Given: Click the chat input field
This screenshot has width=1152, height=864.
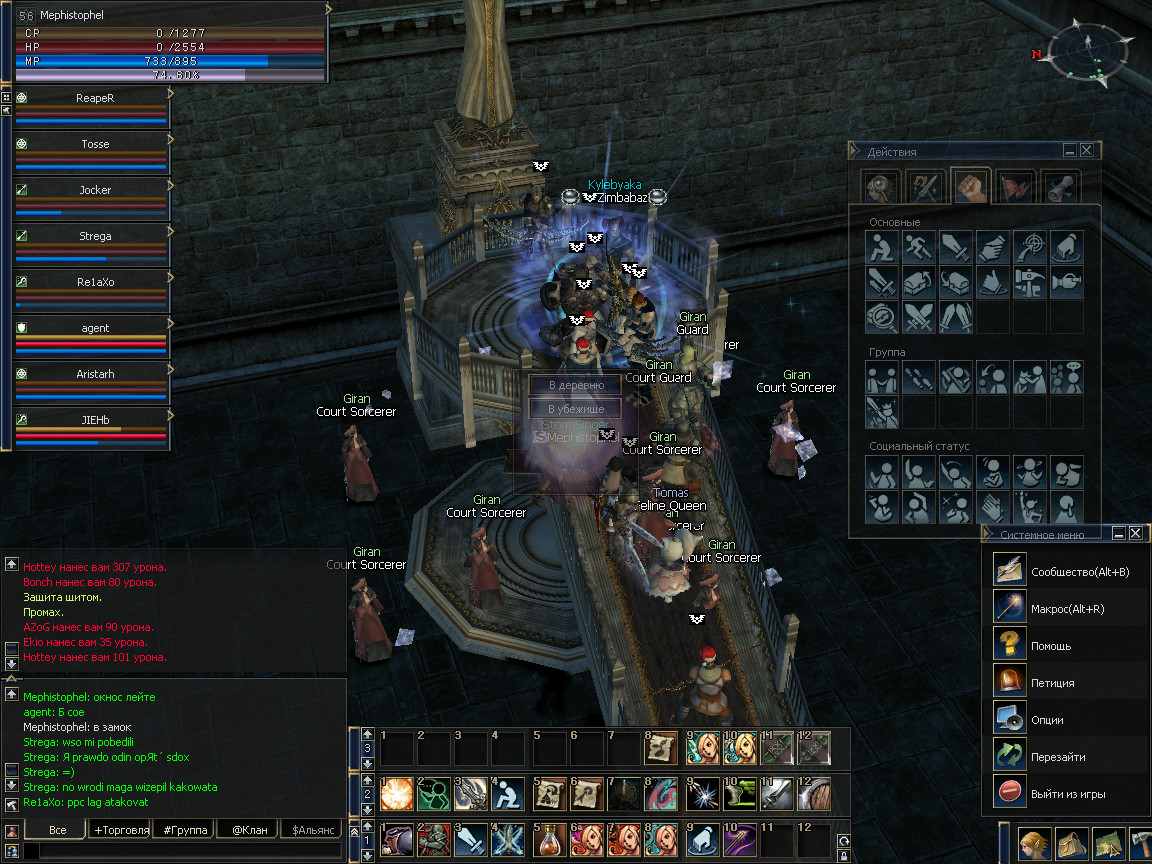Looking at the screenshot, I should (x=190, y=851).
